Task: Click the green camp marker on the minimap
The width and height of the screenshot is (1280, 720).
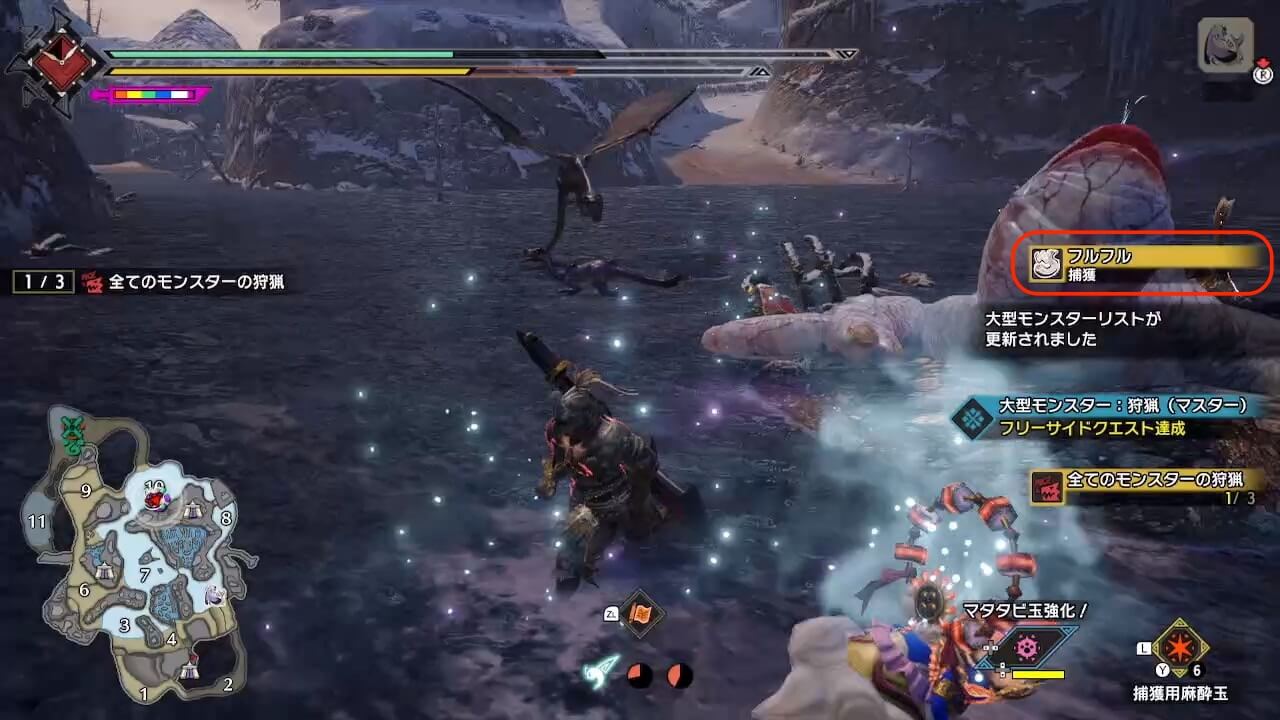Action: pos(71,434)
